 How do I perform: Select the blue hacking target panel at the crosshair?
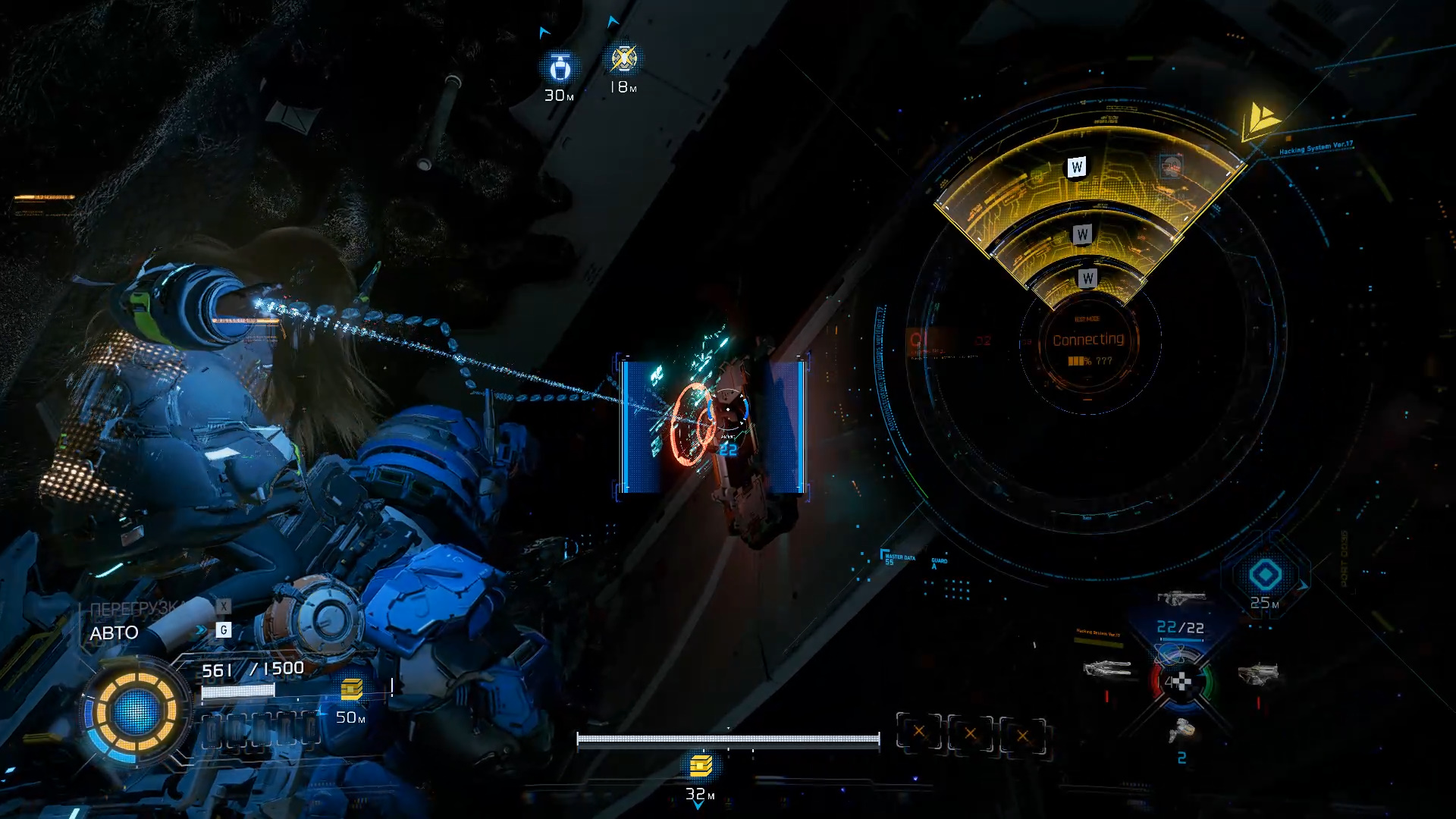click(x=713, y=426)
